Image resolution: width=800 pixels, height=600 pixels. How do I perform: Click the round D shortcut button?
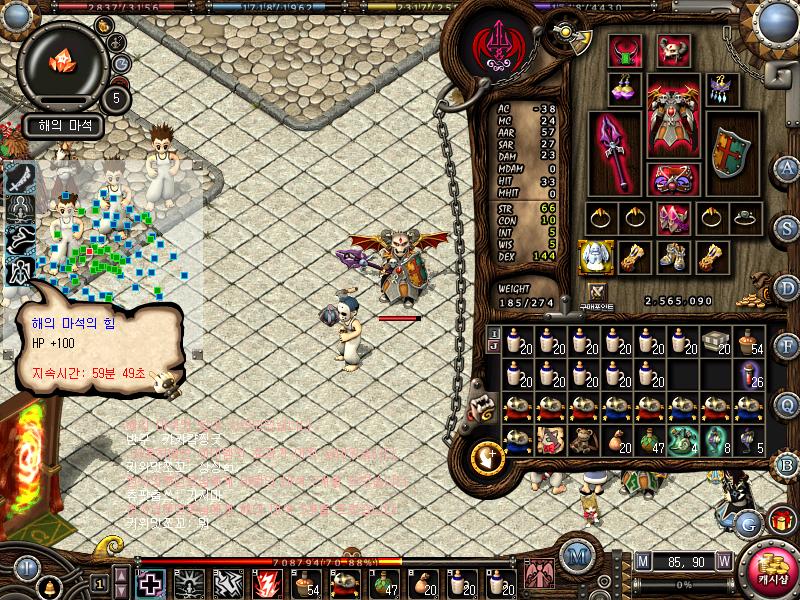point(787,287)
